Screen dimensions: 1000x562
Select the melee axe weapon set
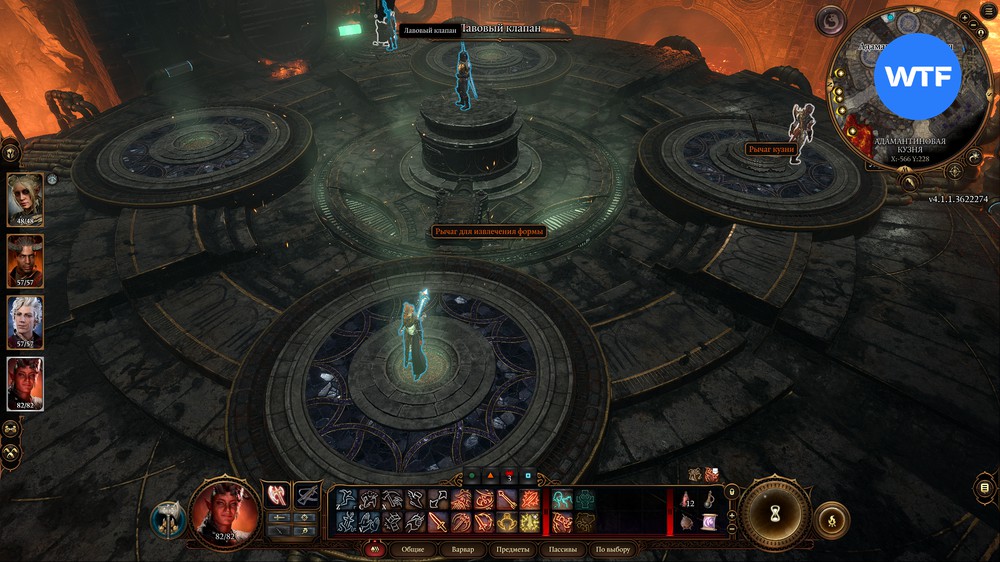click(x=276, y=494)
